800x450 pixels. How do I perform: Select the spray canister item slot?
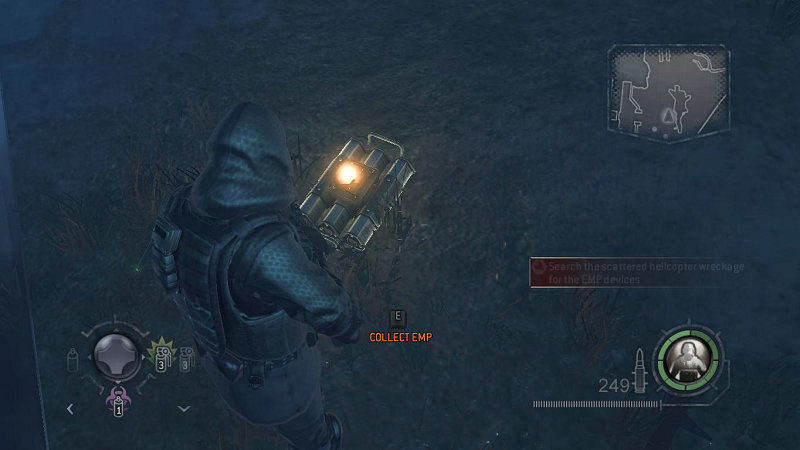(x=73, y=357)
